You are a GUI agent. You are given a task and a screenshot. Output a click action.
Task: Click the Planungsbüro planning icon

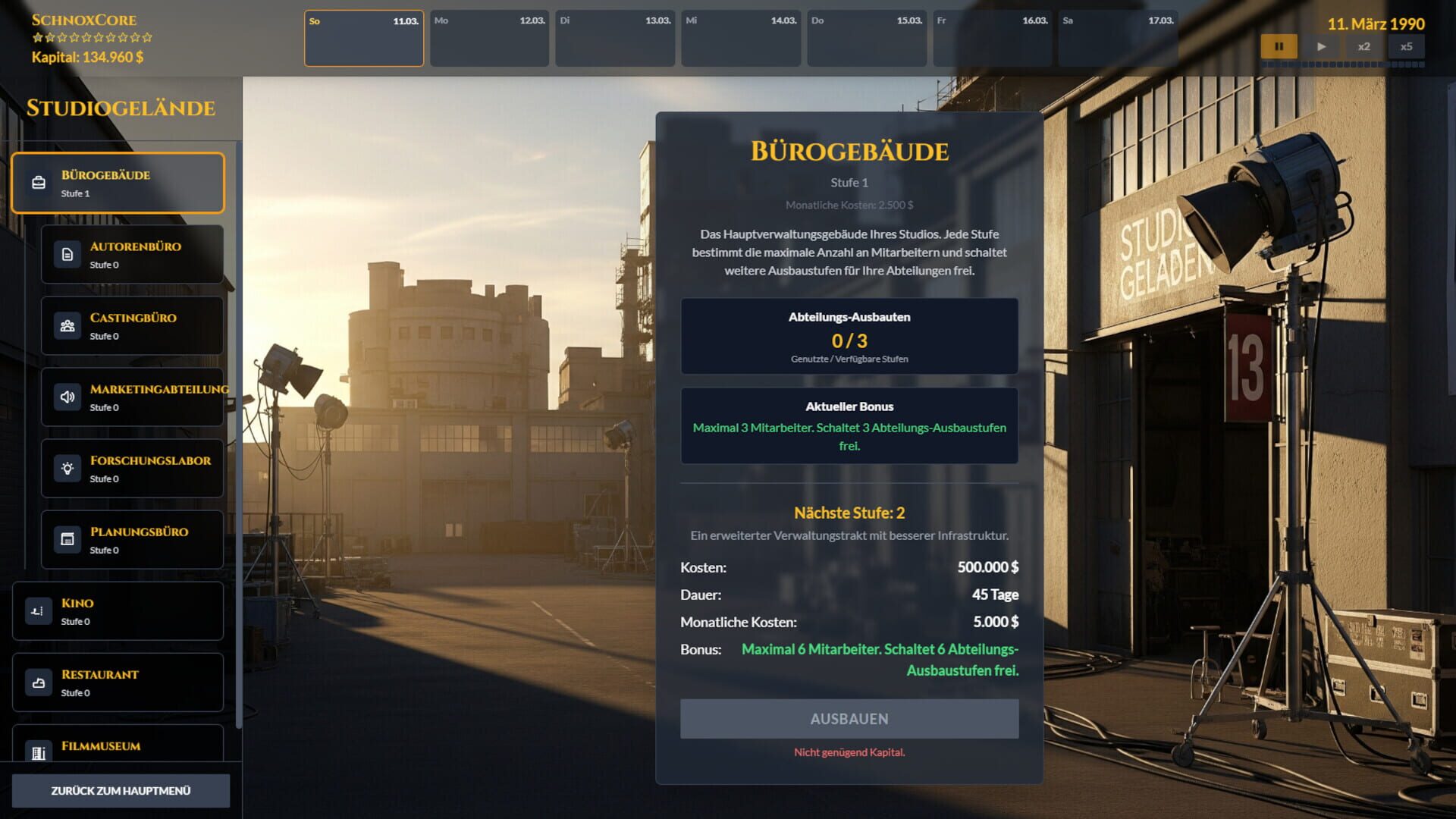tap(67, 539)
